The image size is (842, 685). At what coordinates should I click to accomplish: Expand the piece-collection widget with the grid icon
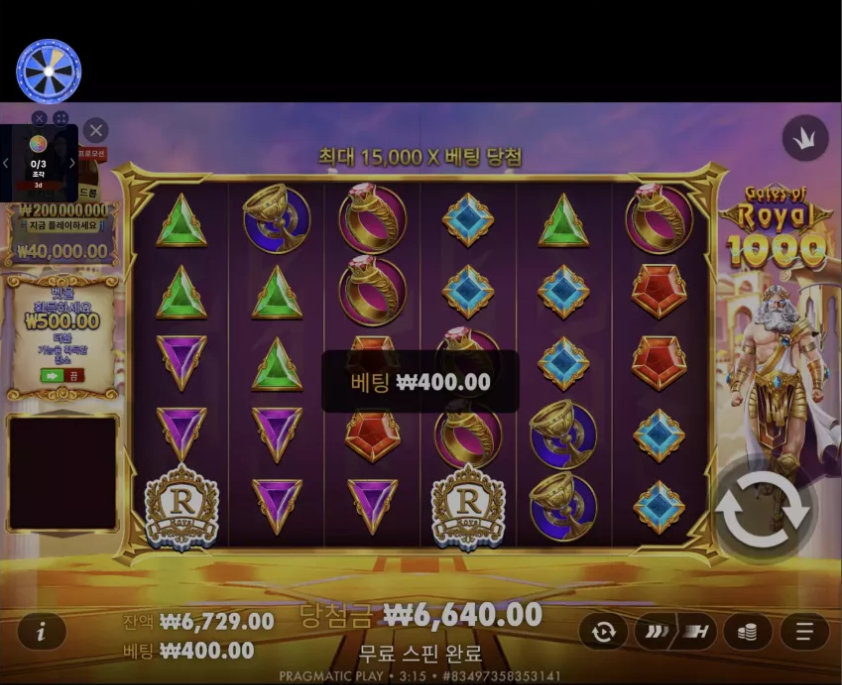(60, 119)
